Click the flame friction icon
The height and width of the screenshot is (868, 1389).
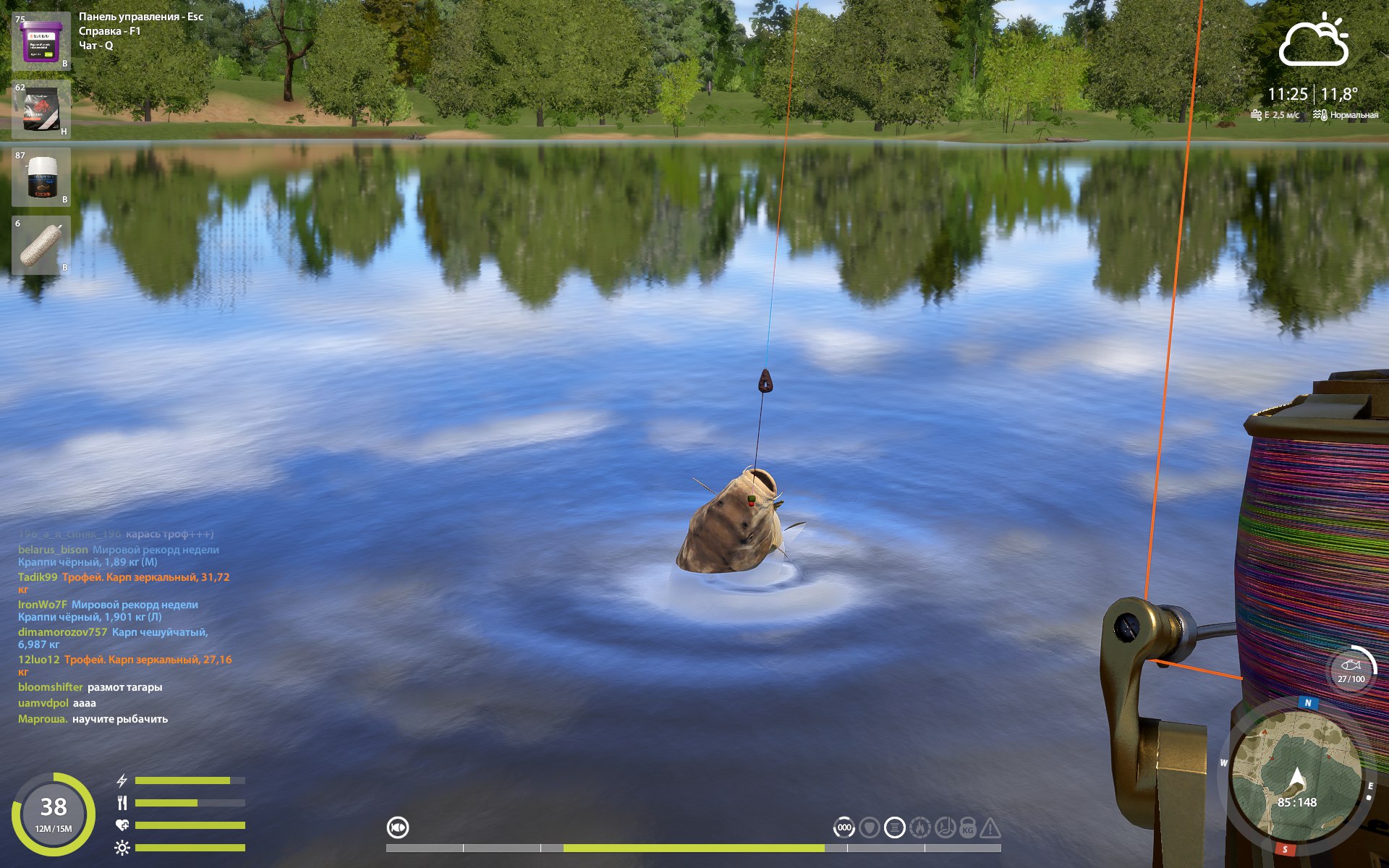919,827
